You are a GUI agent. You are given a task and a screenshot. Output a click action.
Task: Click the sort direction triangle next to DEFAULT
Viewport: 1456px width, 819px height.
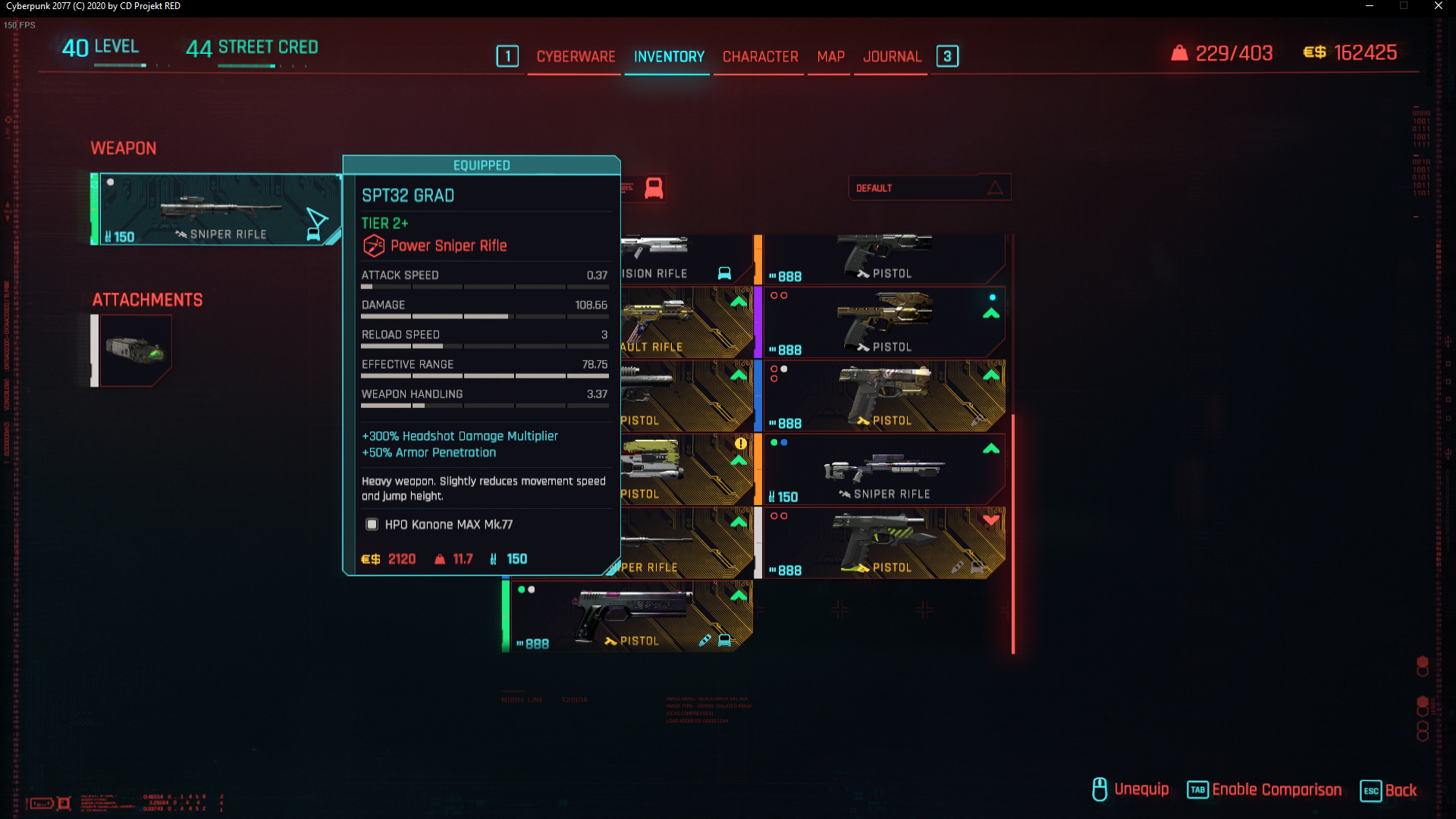click(x=994, y=188)
